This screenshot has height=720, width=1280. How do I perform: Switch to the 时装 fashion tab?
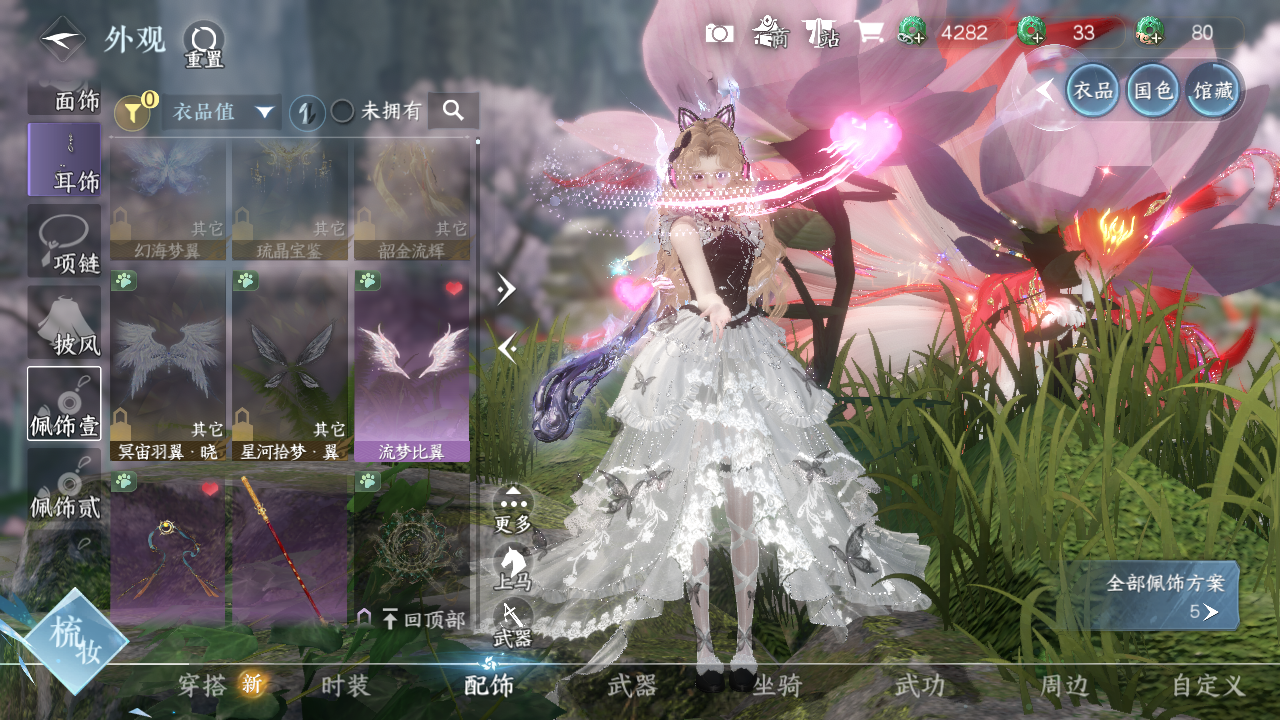coord(345,686)
